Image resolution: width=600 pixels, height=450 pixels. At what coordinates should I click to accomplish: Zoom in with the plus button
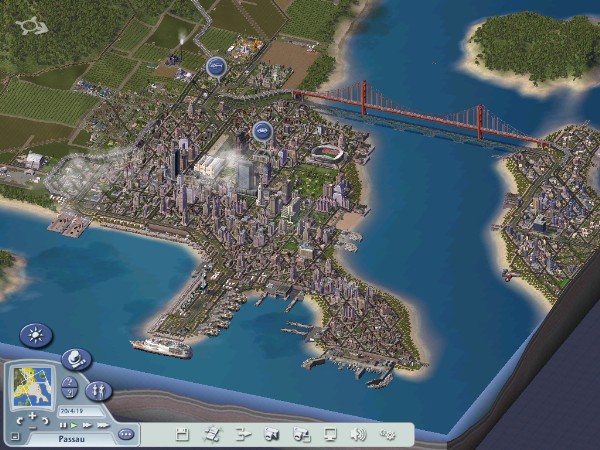click(33, 415)
